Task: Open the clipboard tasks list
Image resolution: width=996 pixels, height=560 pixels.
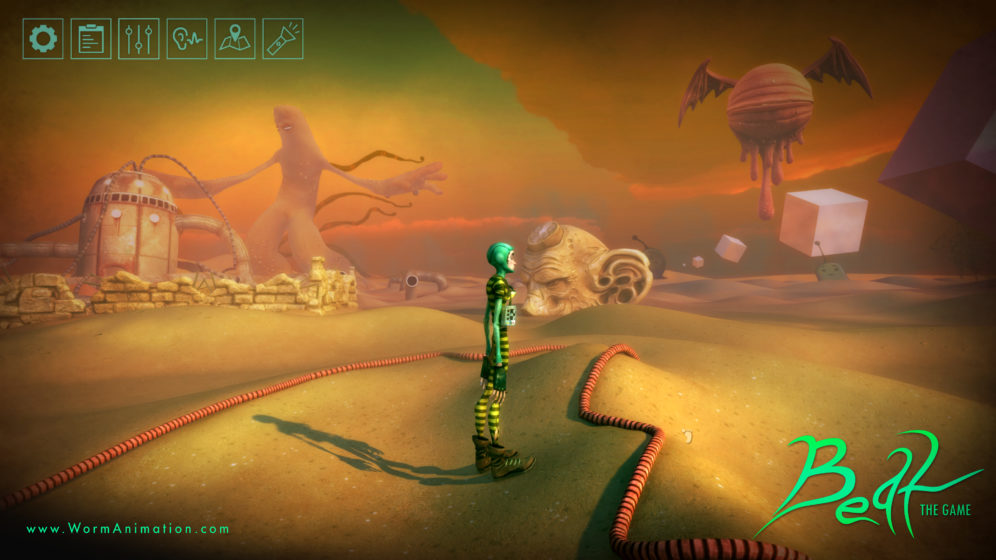Action: pos(91,39)
